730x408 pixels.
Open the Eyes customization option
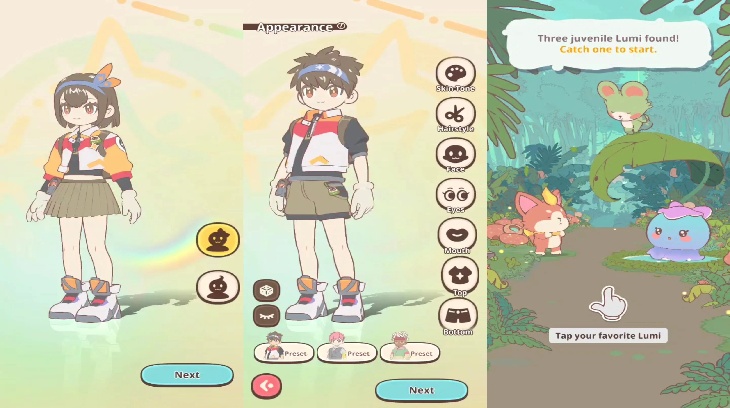(x=455, y=195)
